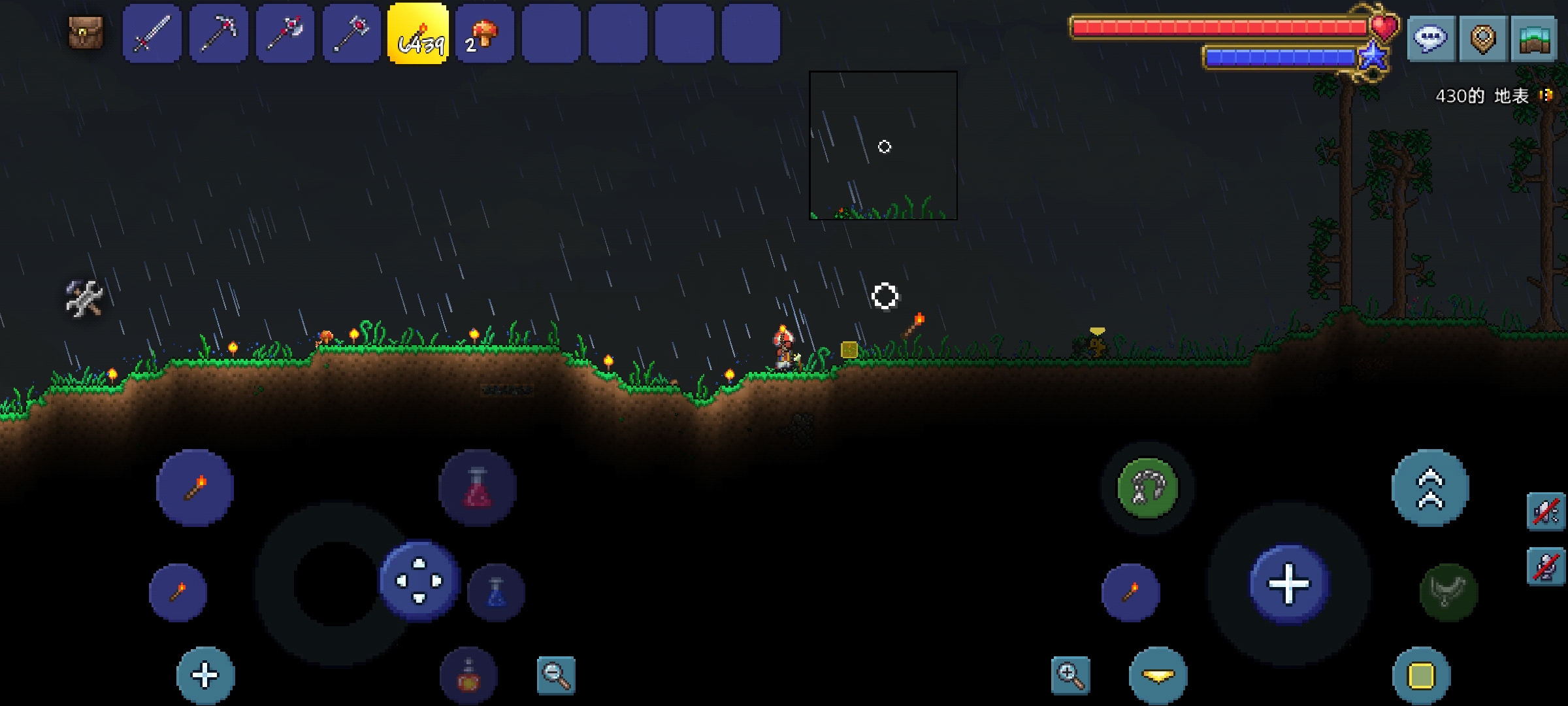Select the axe hotbar slot
Image resolution: width=1568 pixels, height=706 pixels.
pyautogui.click(x=286, y=34)
